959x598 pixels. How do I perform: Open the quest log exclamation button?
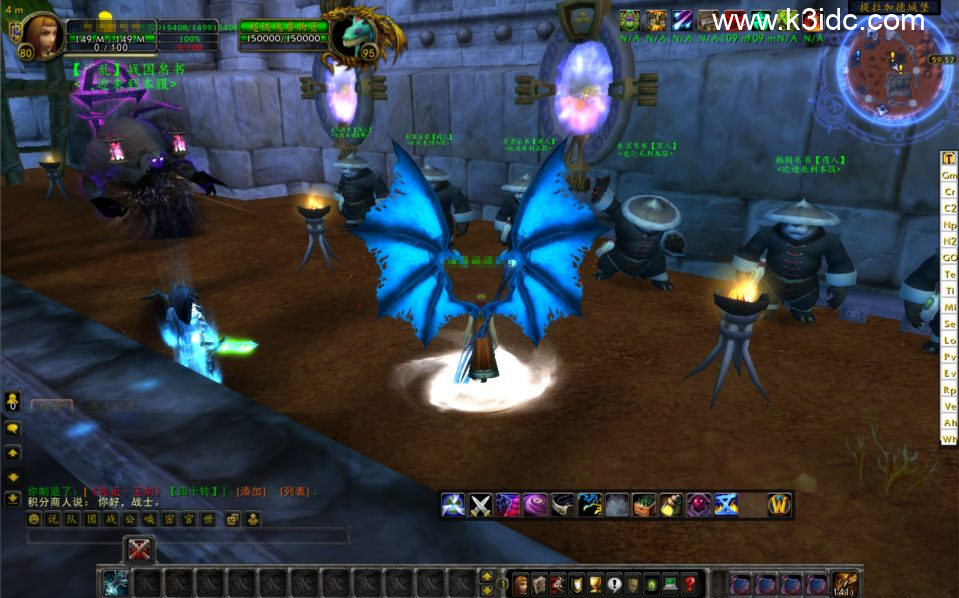point(614,584)
